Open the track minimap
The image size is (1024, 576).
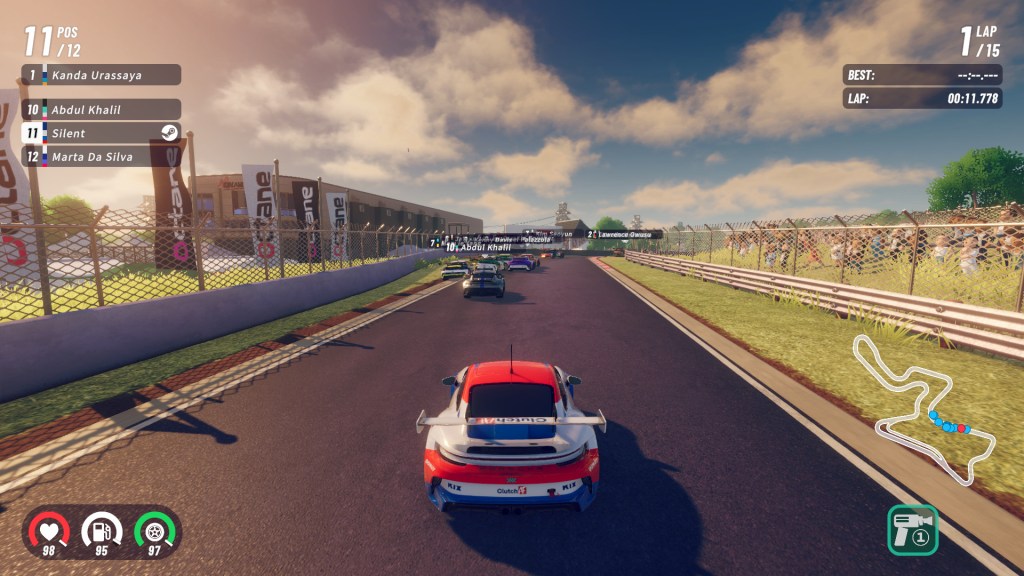[922, 410]
